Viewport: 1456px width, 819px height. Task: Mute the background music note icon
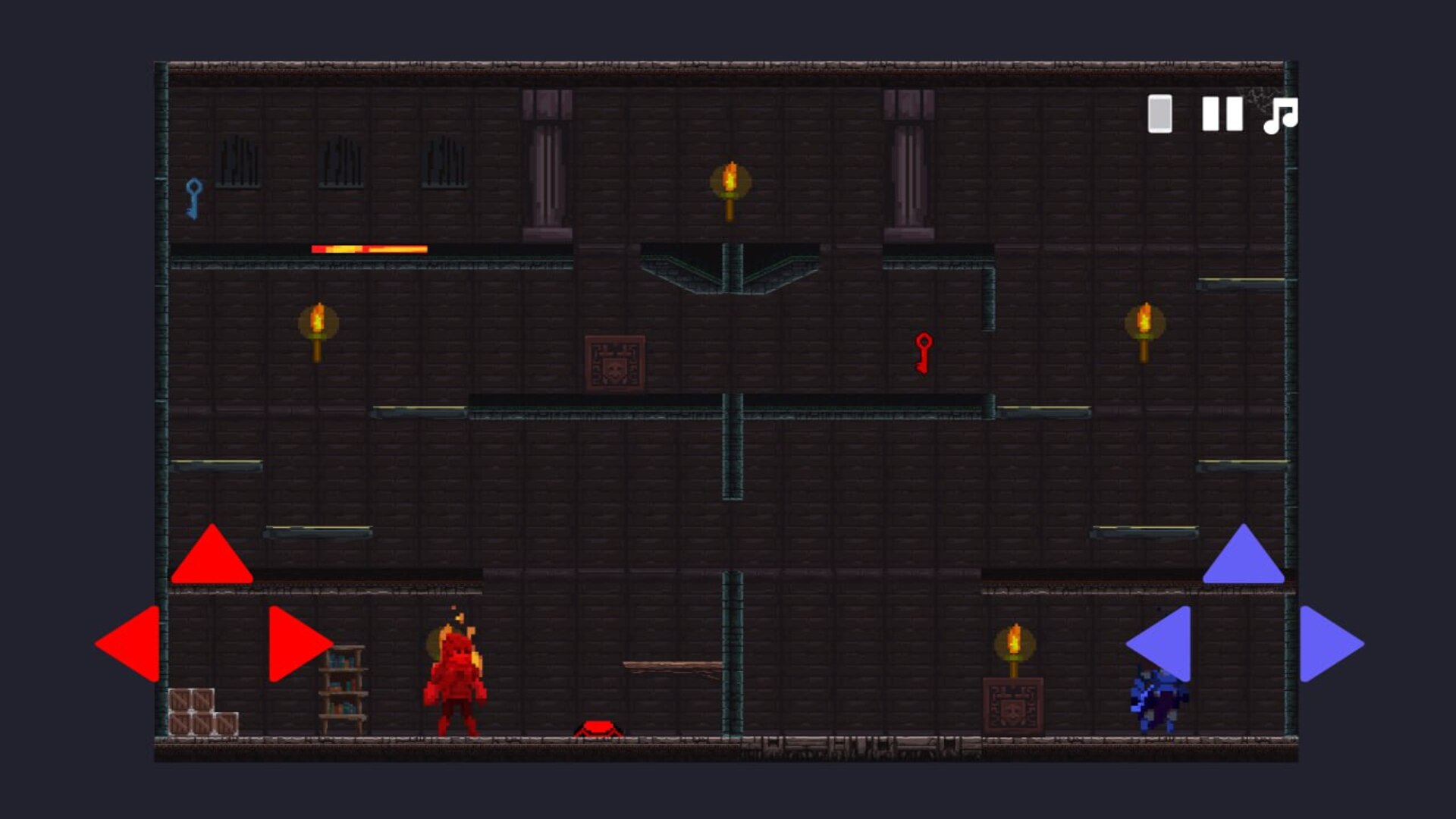pyautogui.click(x=1281, y=116)
